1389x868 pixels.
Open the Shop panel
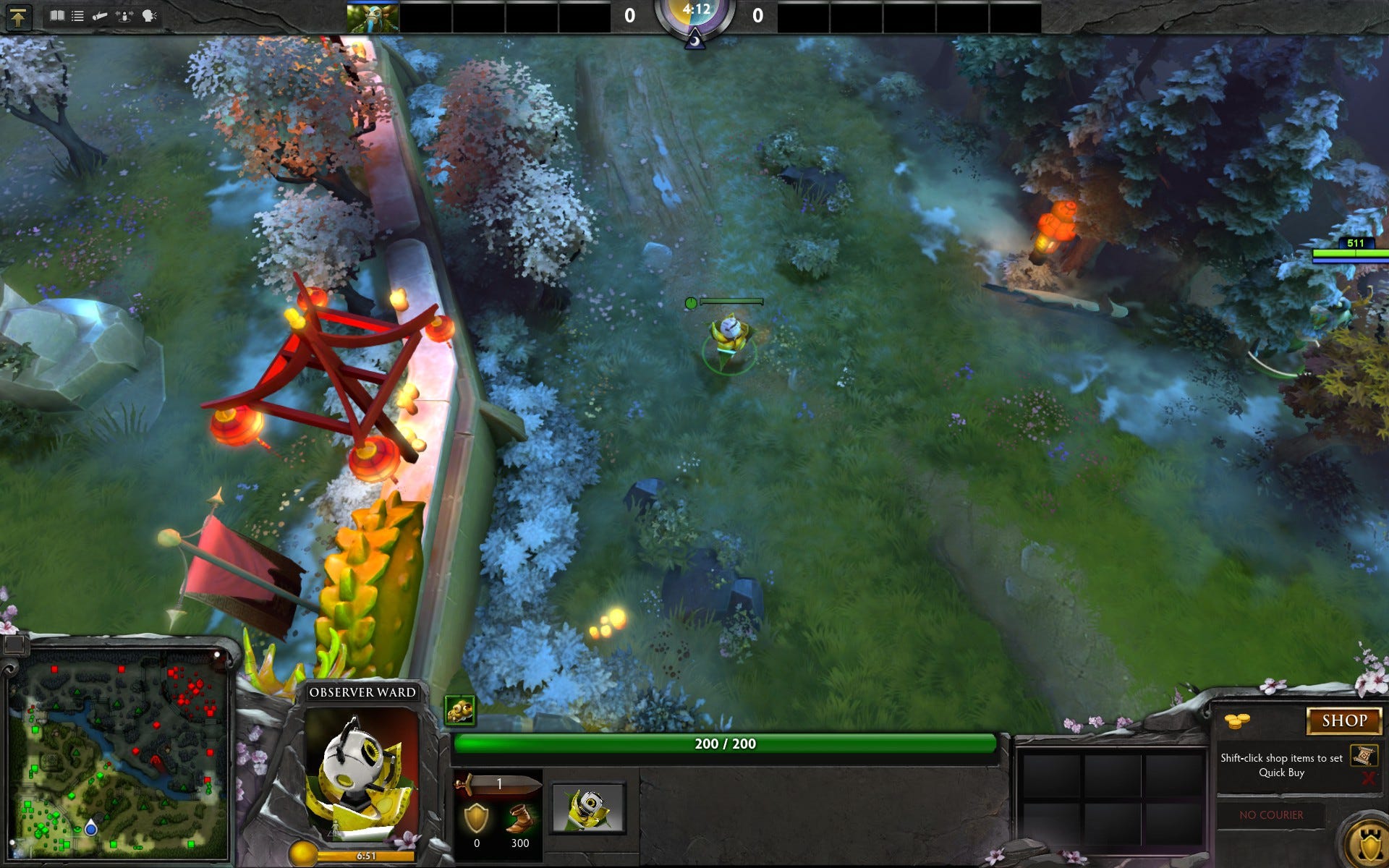1343,720
